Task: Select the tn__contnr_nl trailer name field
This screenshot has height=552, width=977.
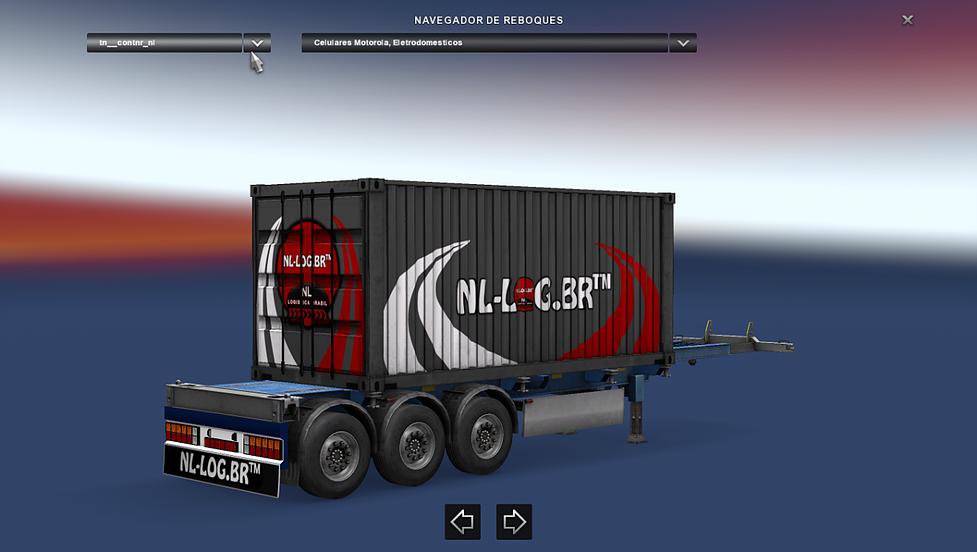Action: pyautogui.click(x=164, y=43)
